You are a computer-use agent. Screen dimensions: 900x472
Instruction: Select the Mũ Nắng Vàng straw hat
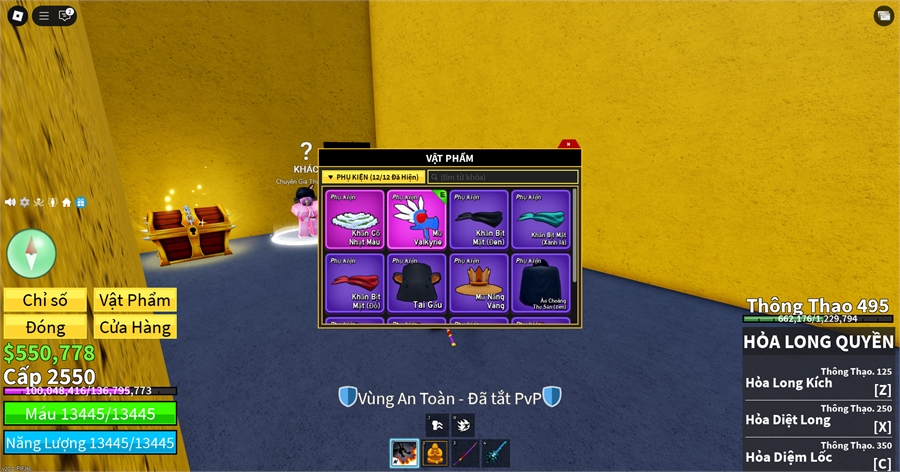tap(479, 283)
